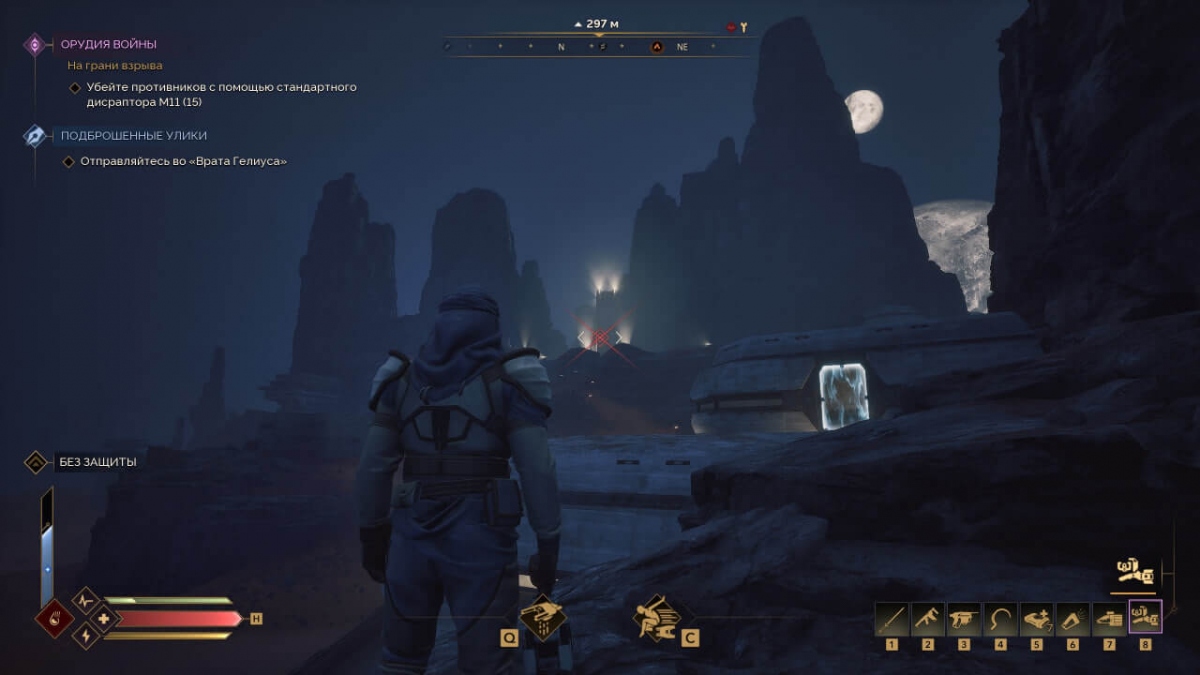1200x675 pixels.
Task: Equip the rifle in hotbar slot 2
Action: coord(927,619)
